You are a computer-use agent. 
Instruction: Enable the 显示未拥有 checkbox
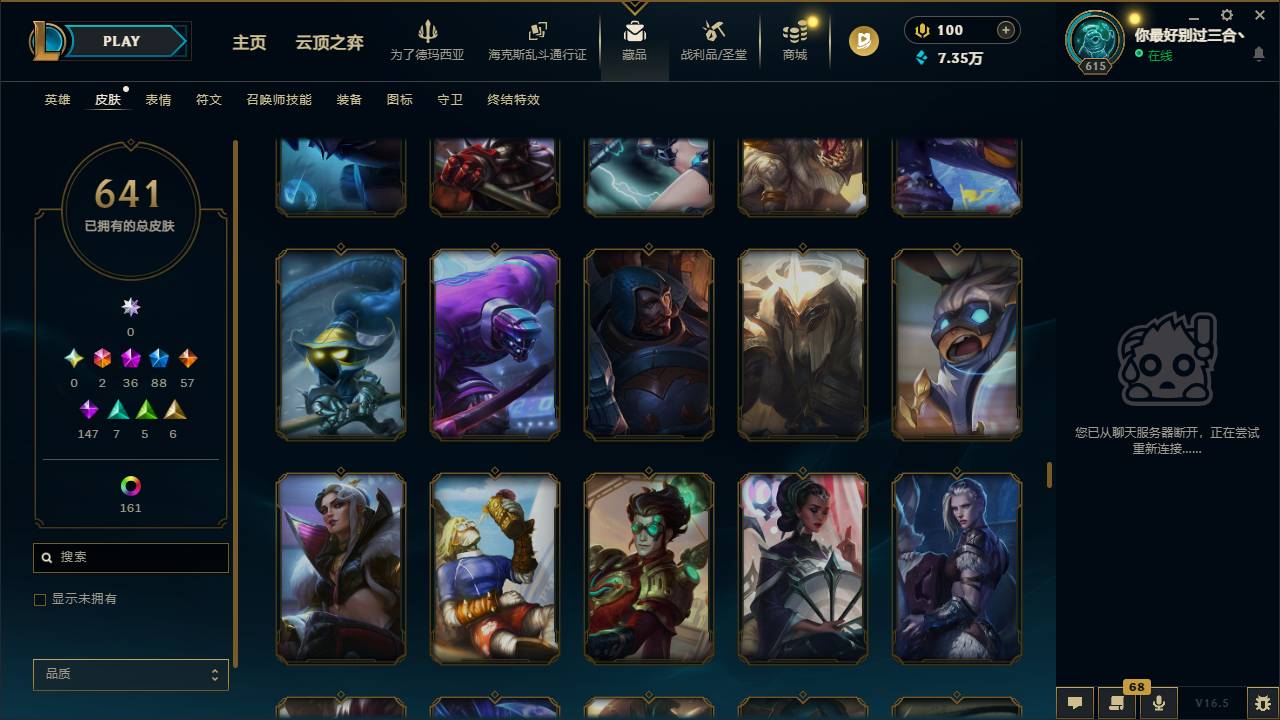tap(40, 599)
